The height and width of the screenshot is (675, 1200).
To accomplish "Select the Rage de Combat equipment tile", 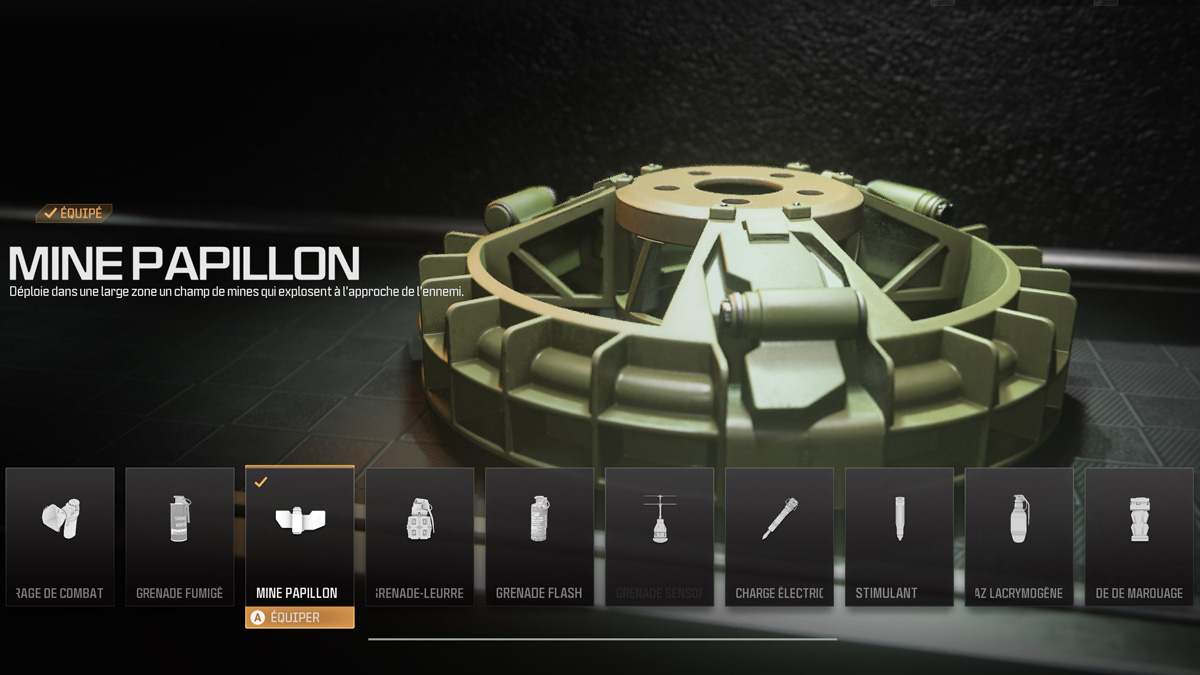I will 60,537.
